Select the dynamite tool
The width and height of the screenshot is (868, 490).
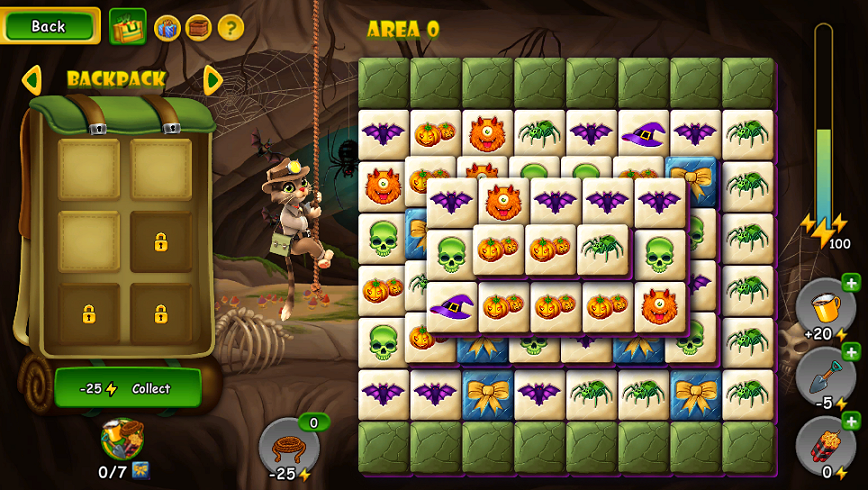tap(824, 444)
